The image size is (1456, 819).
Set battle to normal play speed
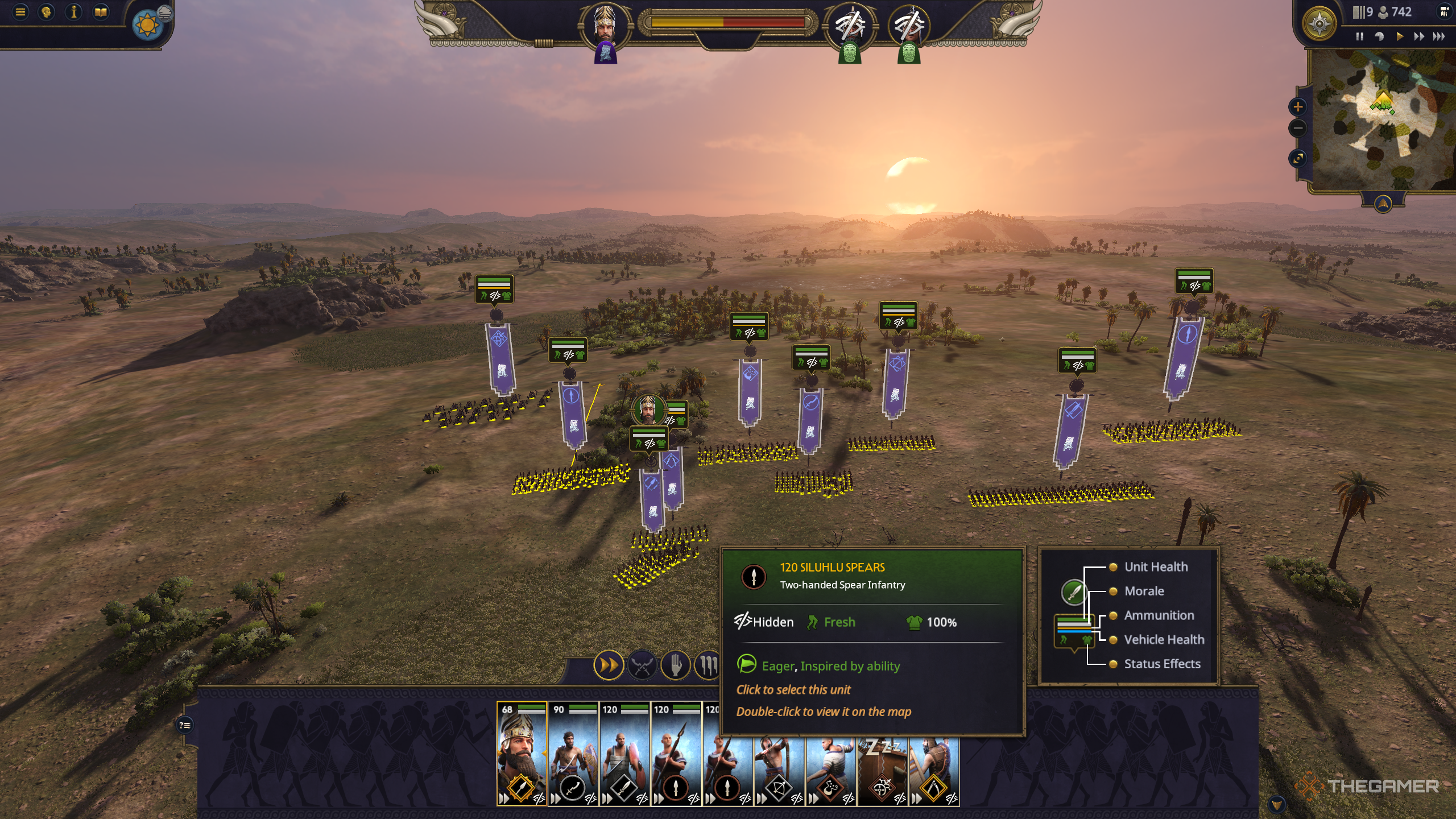[x=1399, y=36]
